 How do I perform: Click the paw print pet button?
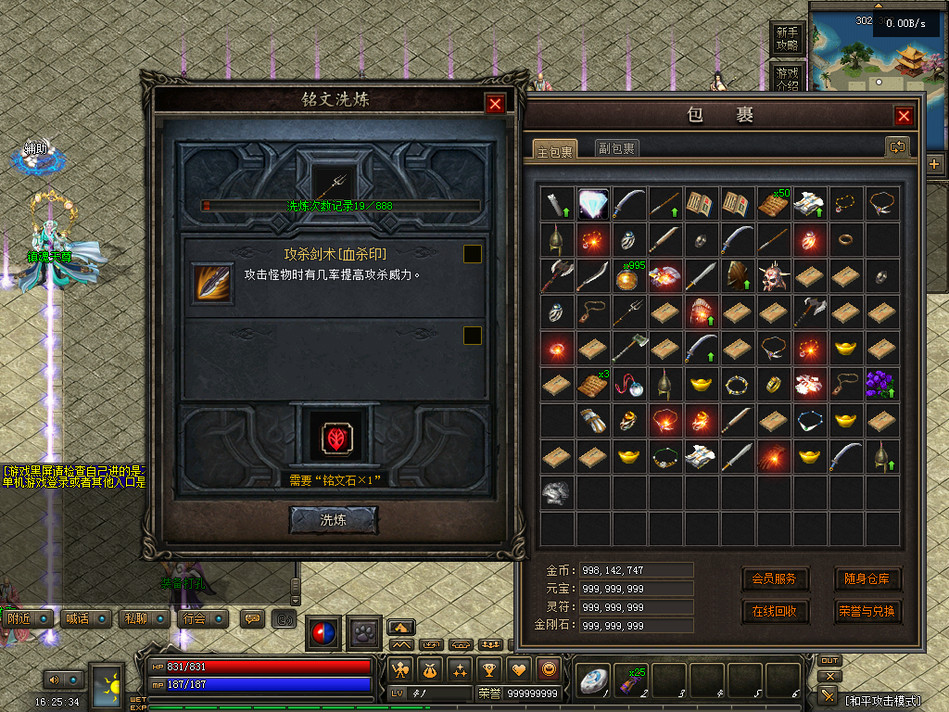tap(365, 633)
